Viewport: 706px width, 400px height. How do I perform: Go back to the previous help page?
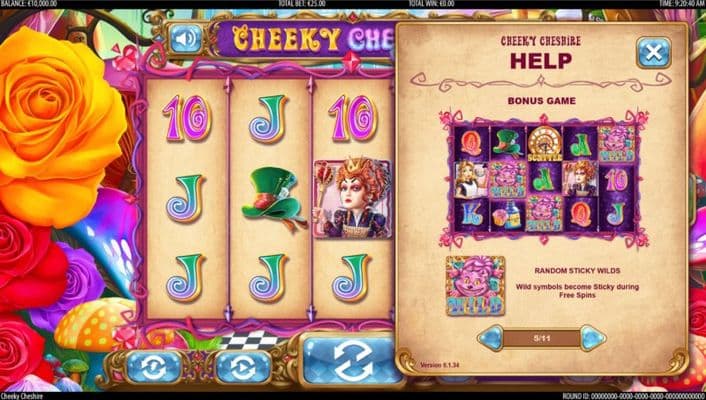pos(489,338)
